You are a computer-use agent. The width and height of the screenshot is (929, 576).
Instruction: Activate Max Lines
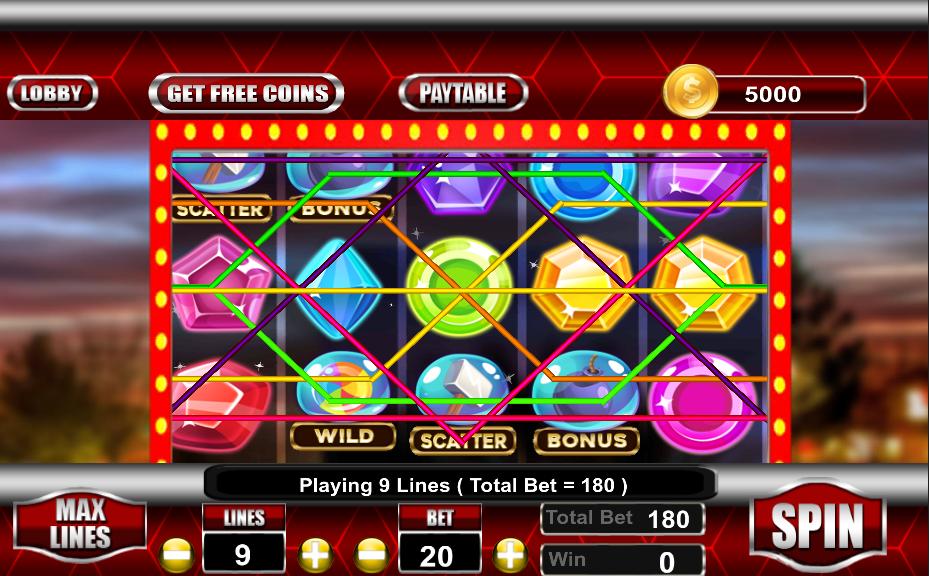click(x=80, y=524)
